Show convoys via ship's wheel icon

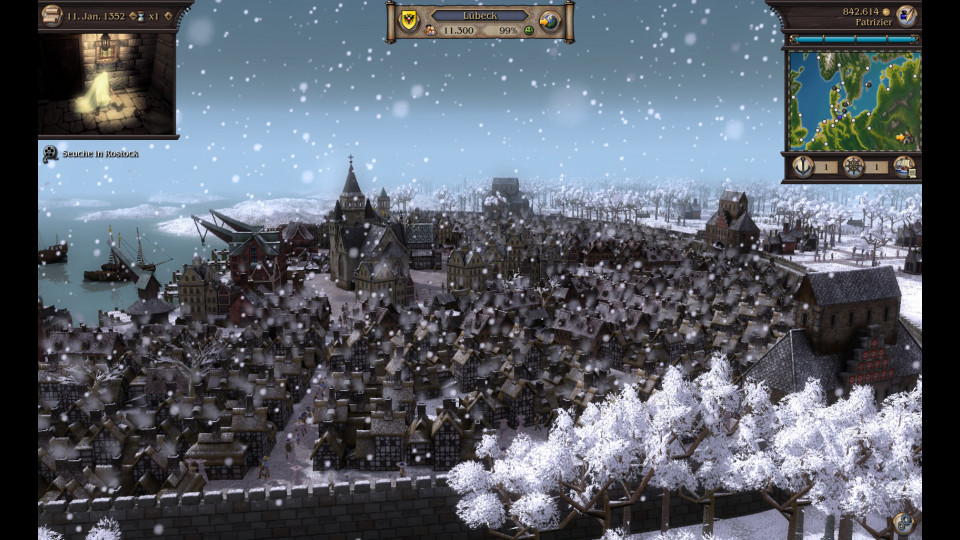click(853, 166)
